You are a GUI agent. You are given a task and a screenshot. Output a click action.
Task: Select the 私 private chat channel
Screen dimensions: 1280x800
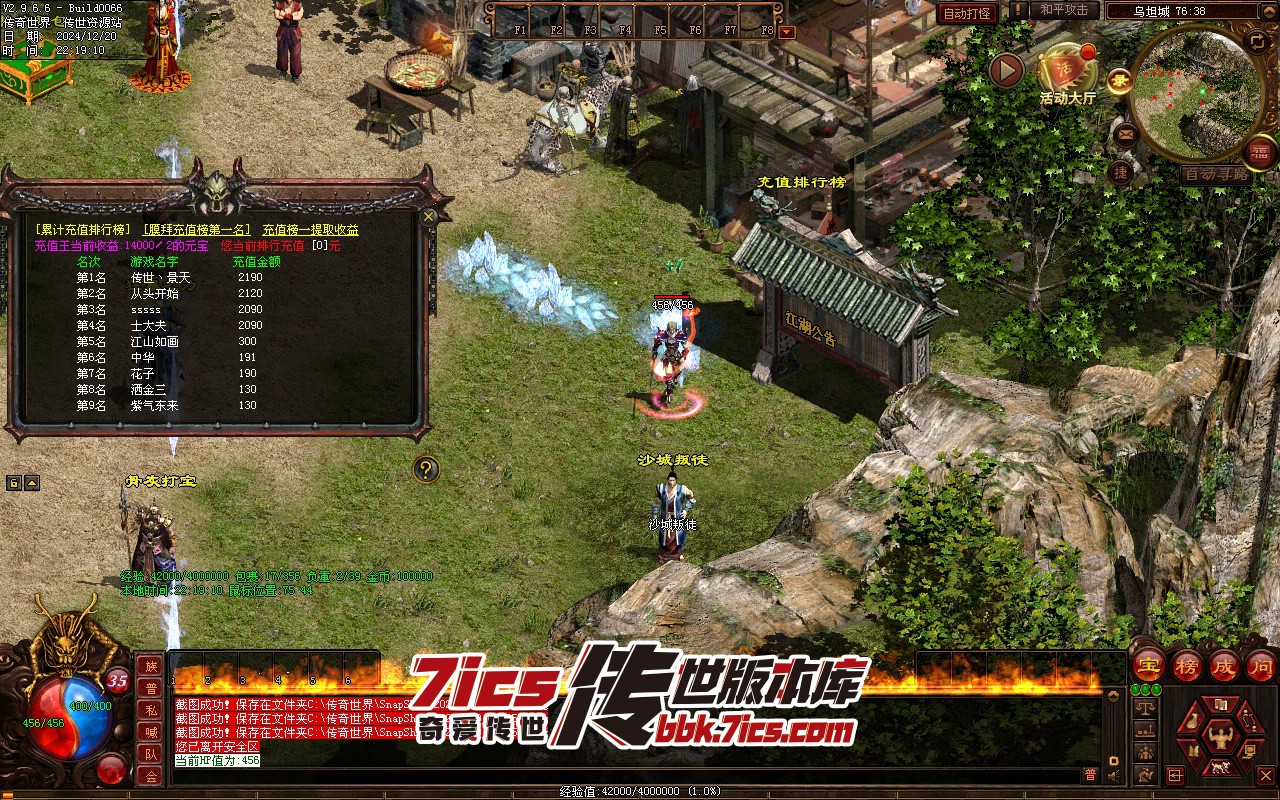(x=151, y=710)
